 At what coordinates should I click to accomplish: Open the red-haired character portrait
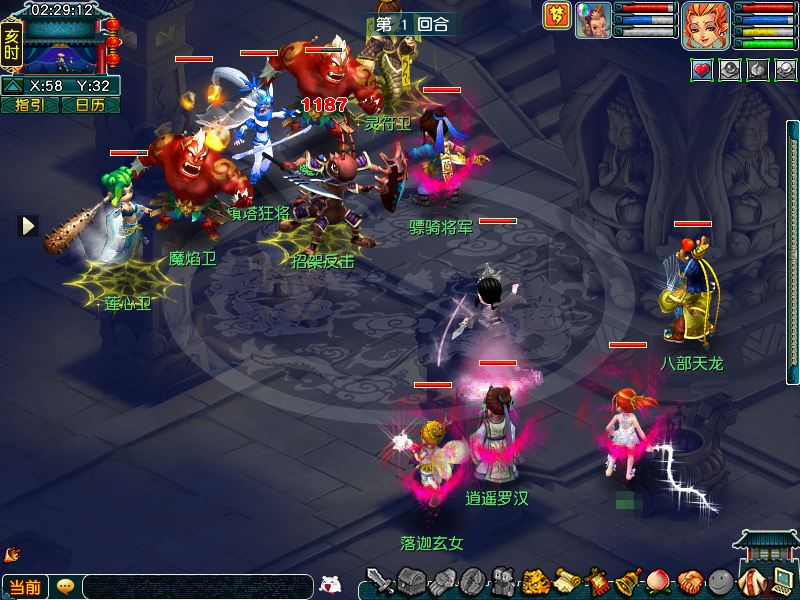(705, 24)
